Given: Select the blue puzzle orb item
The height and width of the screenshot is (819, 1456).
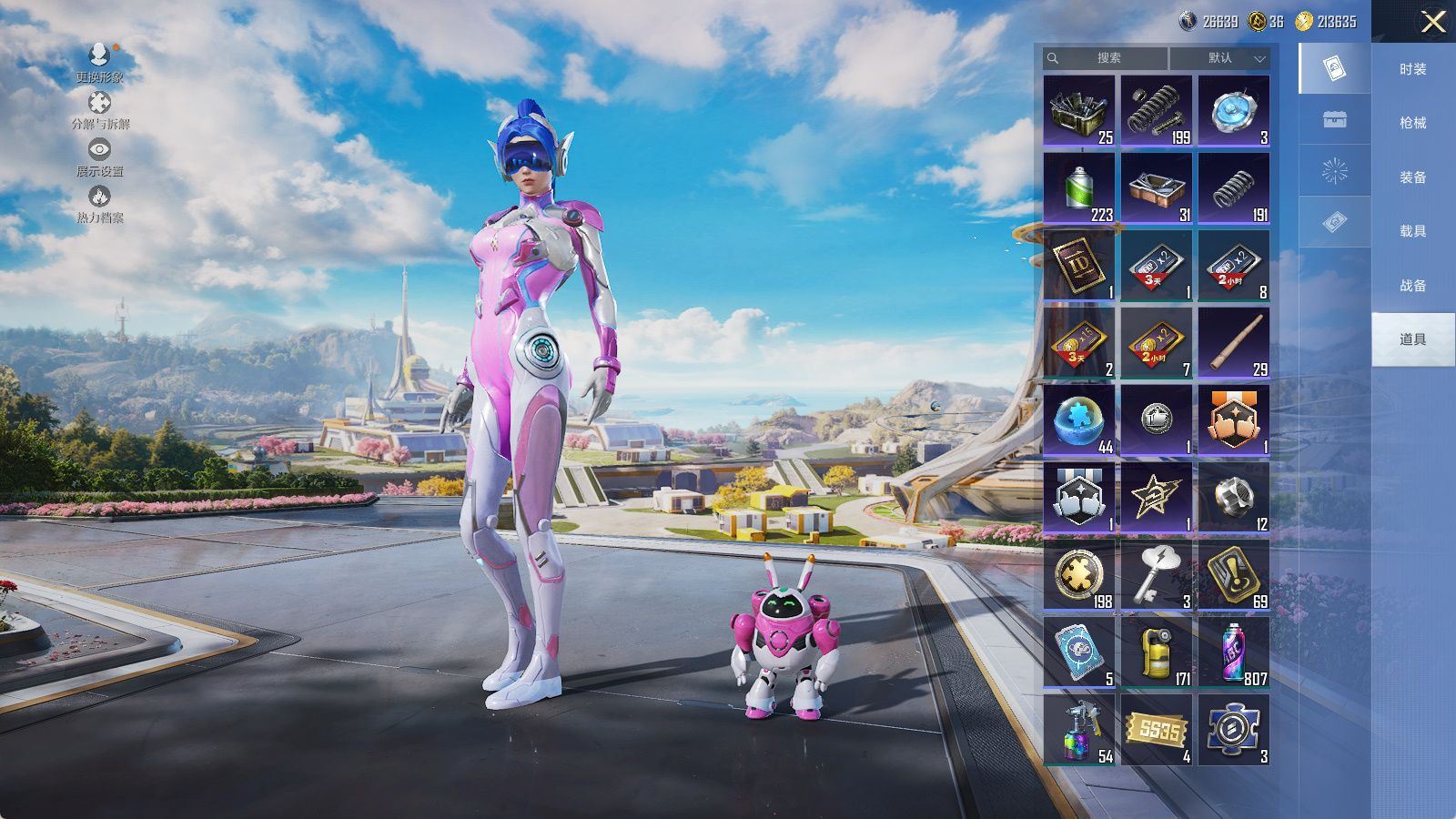Looking at the screenshot, I should tap(1079, 420).
